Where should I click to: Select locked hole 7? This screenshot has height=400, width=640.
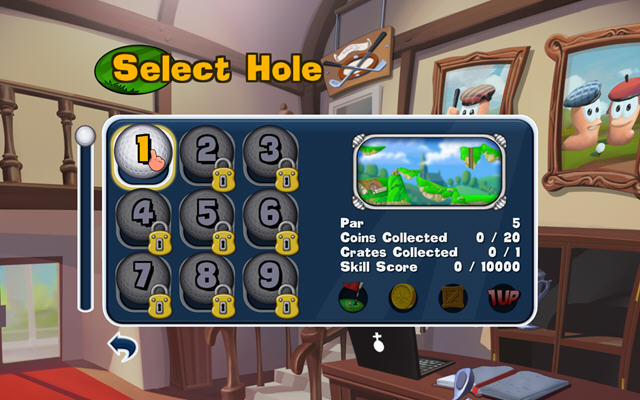(143, 280)
